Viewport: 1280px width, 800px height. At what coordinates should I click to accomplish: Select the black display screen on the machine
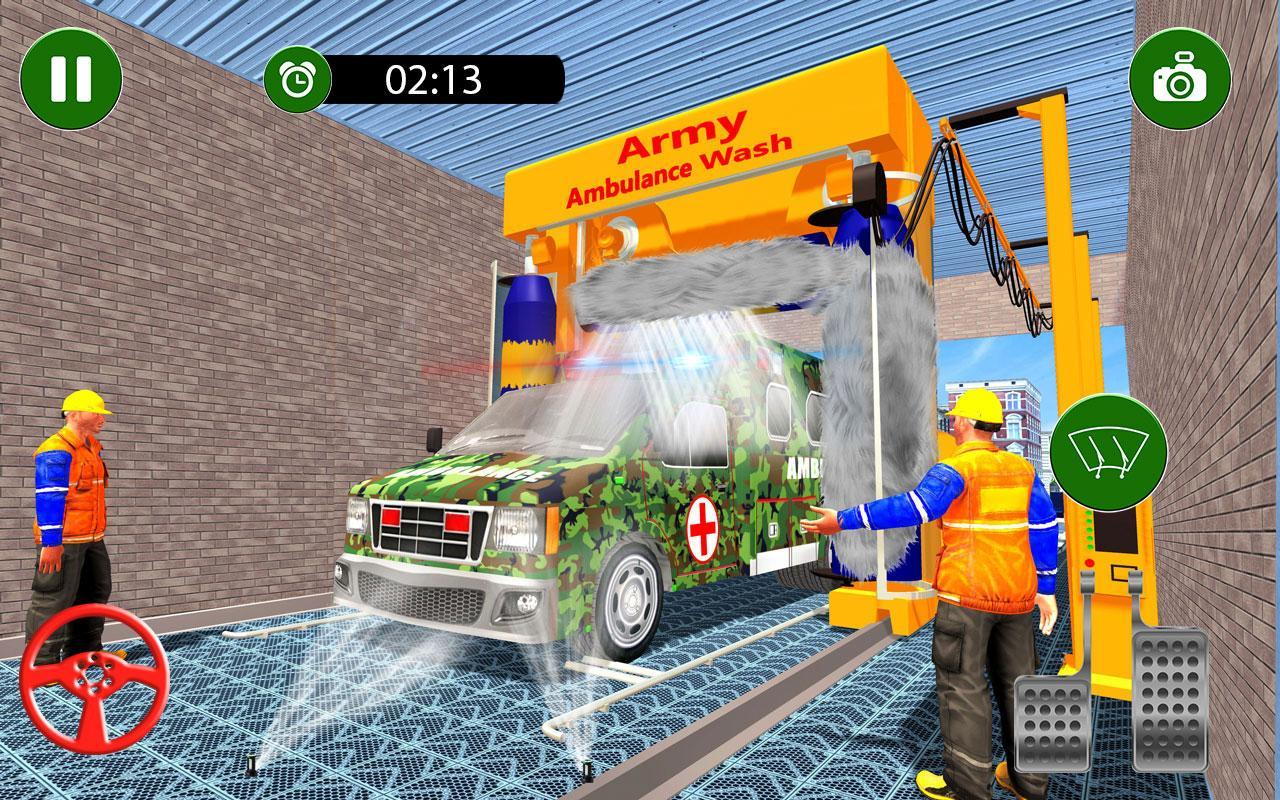point(1117,532)
